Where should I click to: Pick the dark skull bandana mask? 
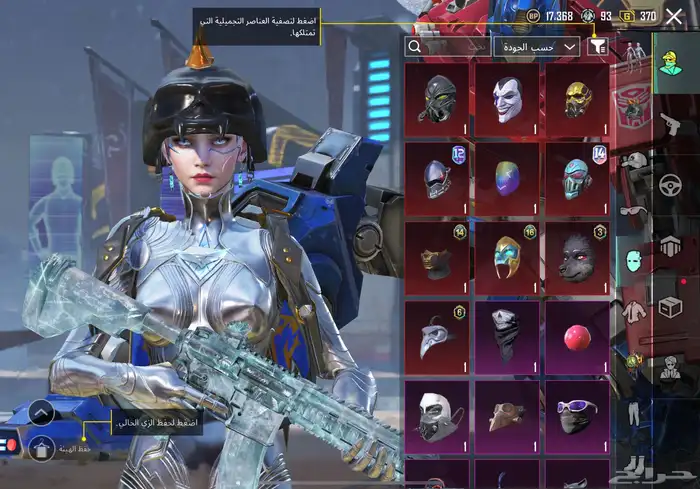point(506,336)
